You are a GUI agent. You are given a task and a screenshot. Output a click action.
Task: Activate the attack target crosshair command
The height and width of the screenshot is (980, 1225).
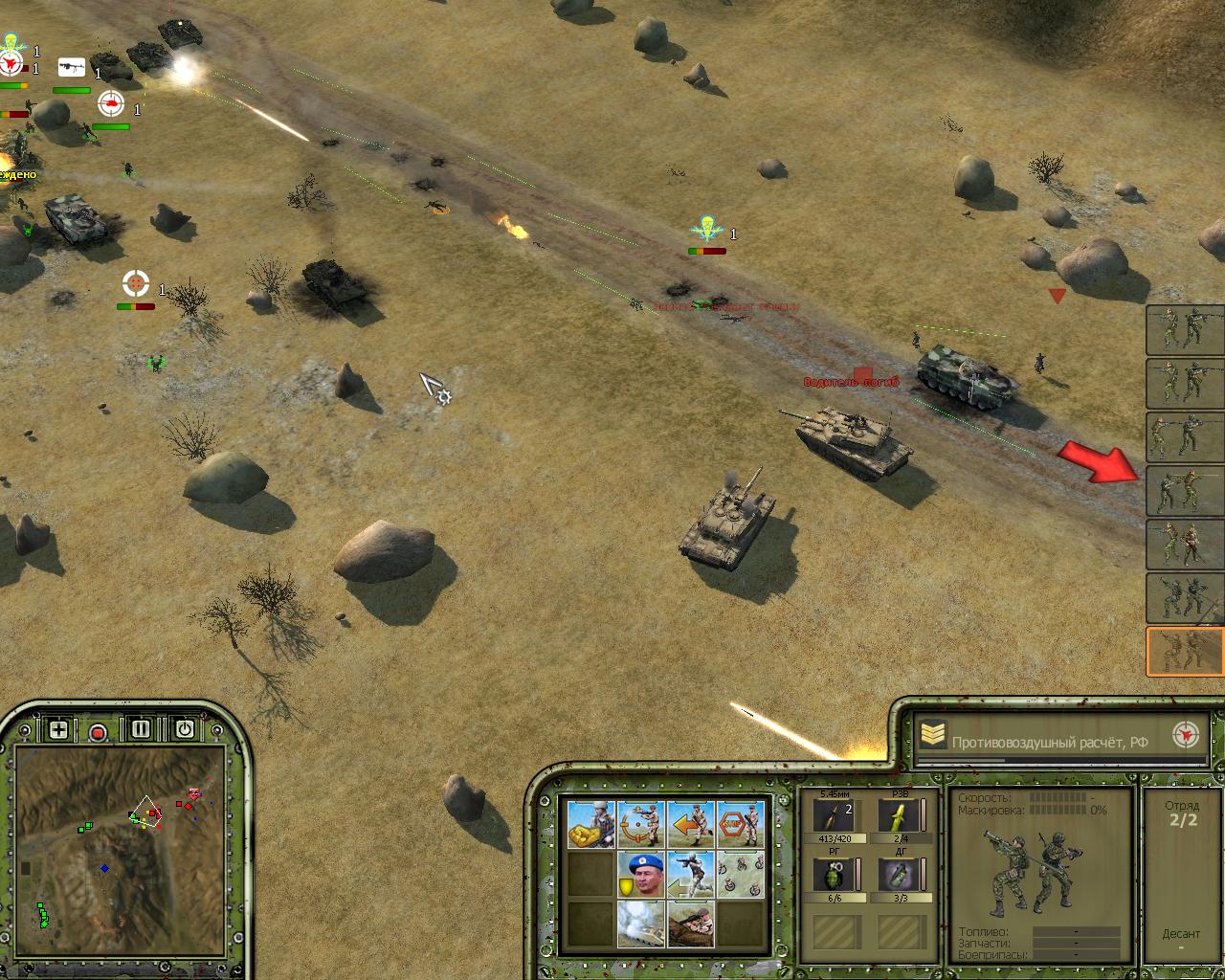point(640,824)
